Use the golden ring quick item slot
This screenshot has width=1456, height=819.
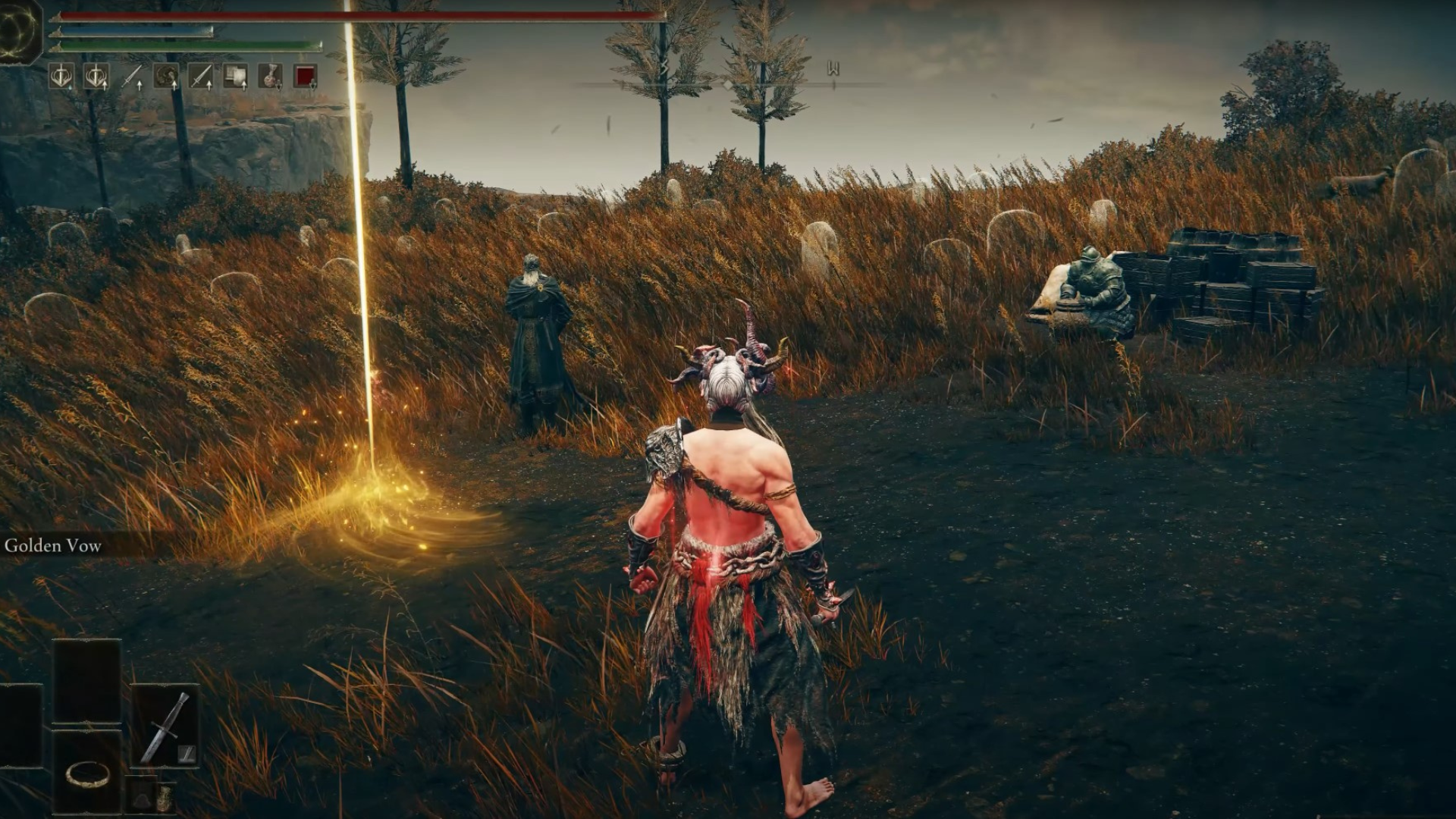coord(86,772)
